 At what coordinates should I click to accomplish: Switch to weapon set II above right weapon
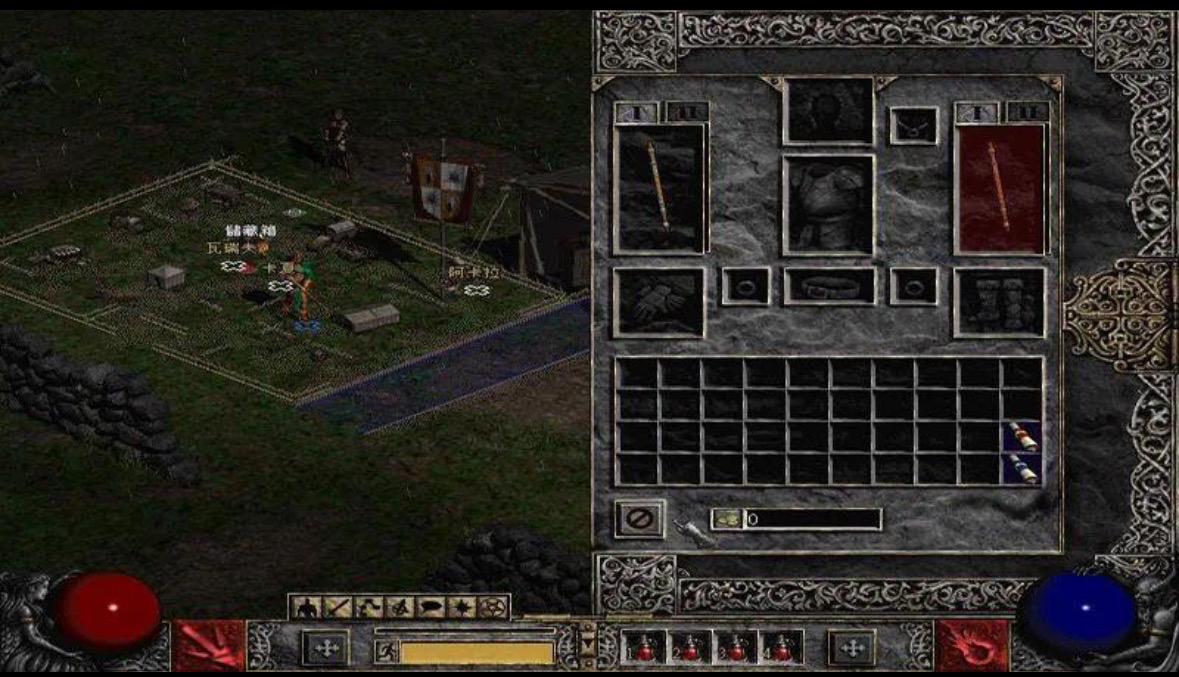tap(1027, 112)
